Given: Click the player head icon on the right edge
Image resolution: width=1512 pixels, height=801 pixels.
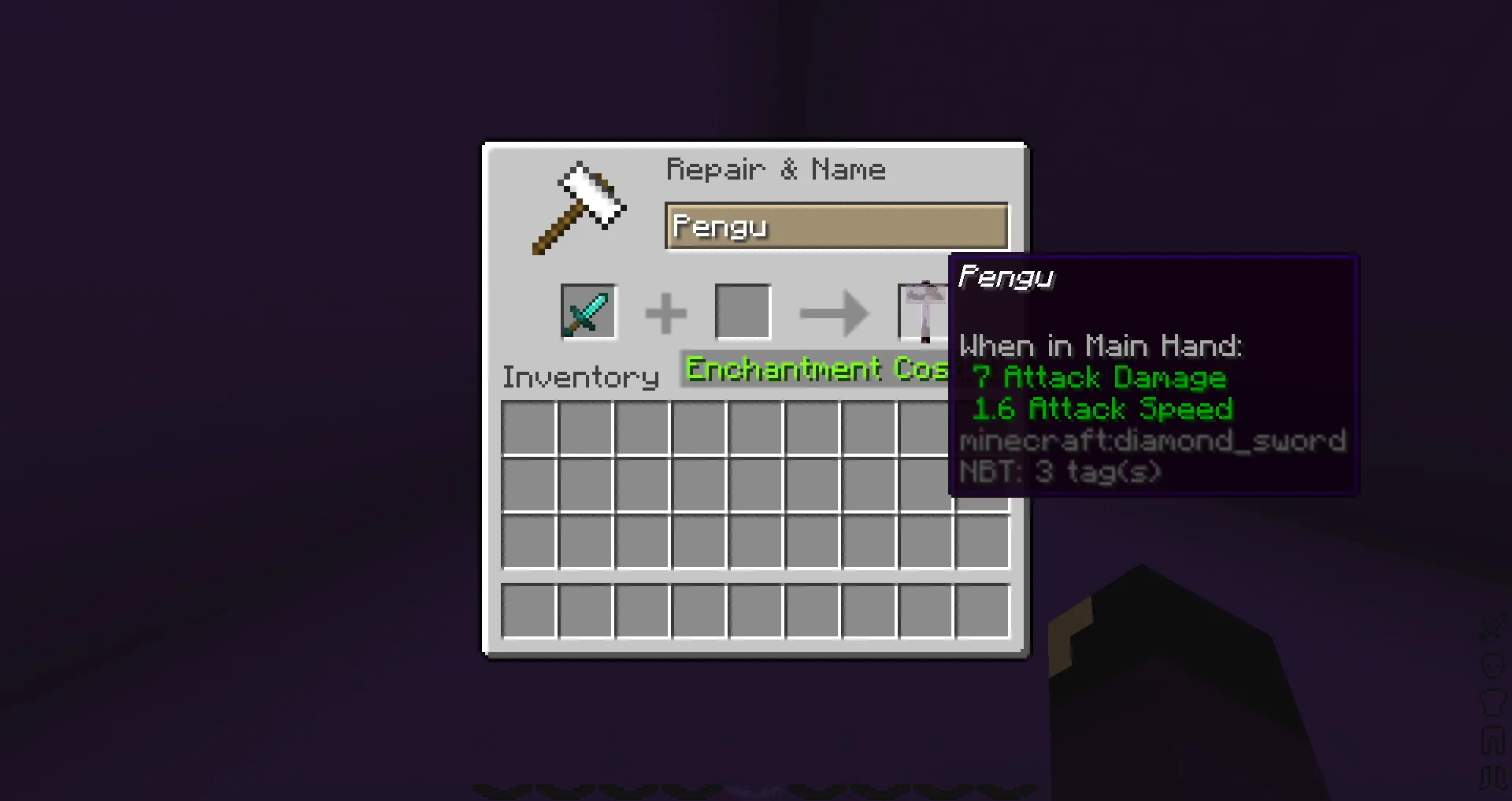Looking at the screenshot, I should [1492, 665].
